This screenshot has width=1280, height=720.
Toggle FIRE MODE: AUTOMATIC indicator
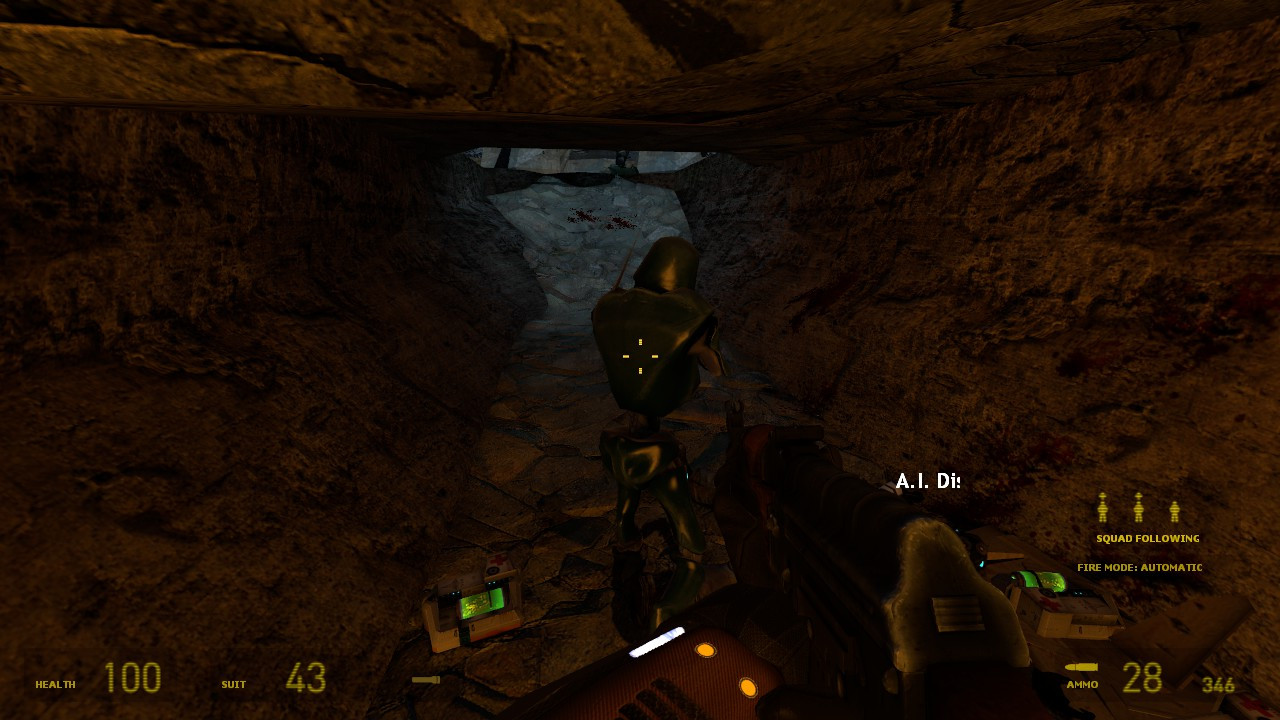pos(1139,567)
